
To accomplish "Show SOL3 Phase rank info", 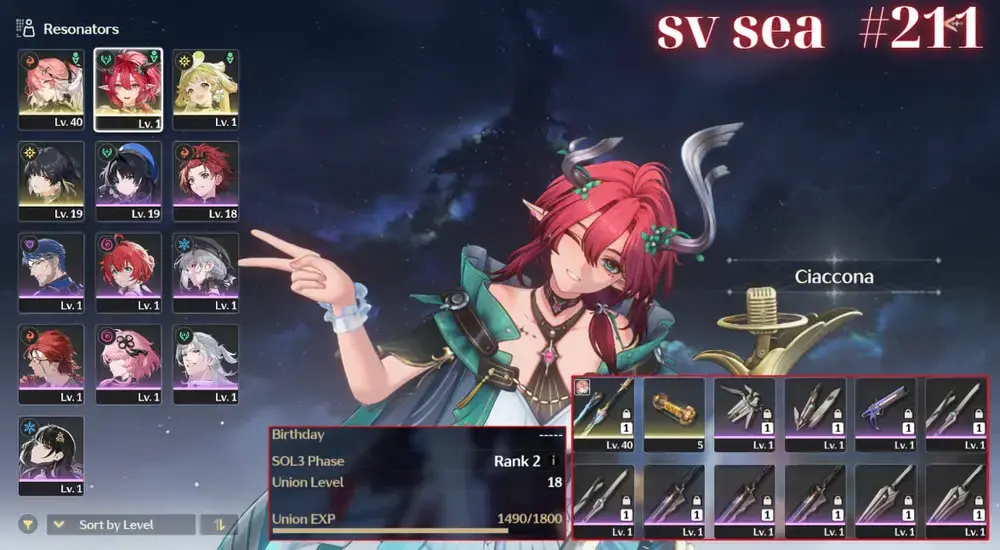I will [554, 461].
